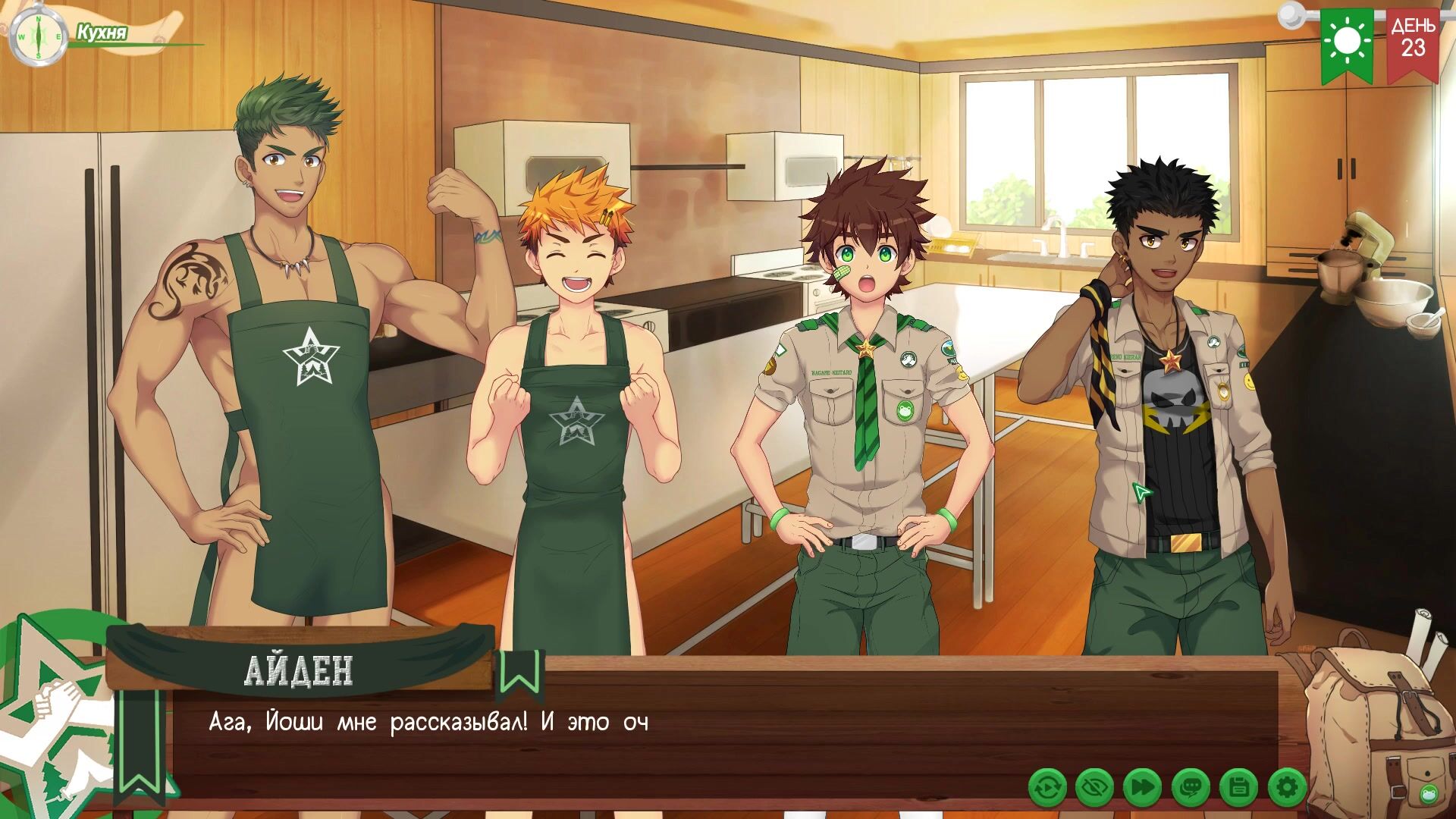This screenshot has width=1456, height=819.
Task: Hide the dialogue box with the eye icon
Action: [1094, 789]
